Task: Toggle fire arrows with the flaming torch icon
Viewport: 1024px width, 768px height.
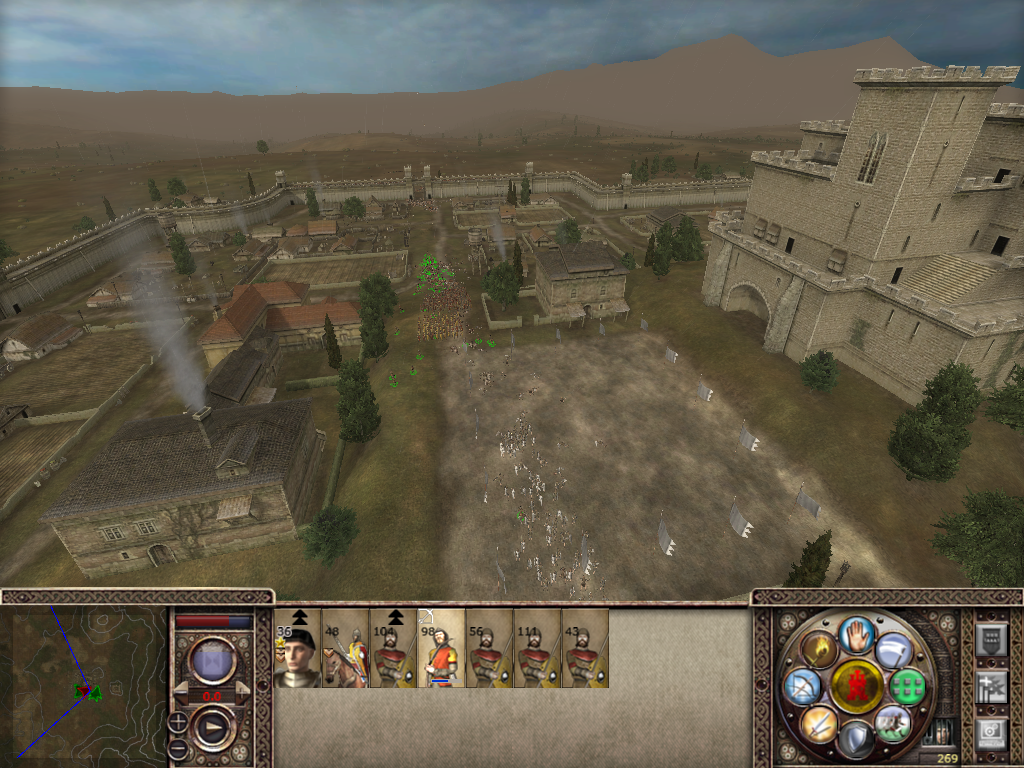Action: [x=818, y=650]
